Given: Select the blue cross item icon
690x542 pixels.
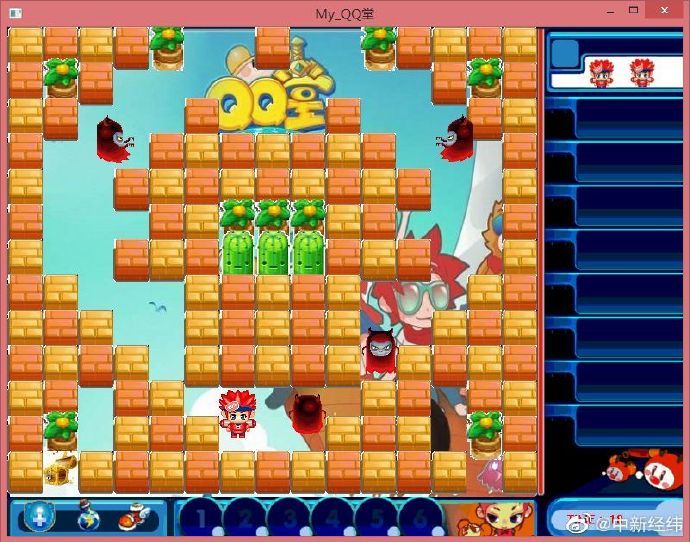Looking at the screenshot, I should [x=40, y=517].
